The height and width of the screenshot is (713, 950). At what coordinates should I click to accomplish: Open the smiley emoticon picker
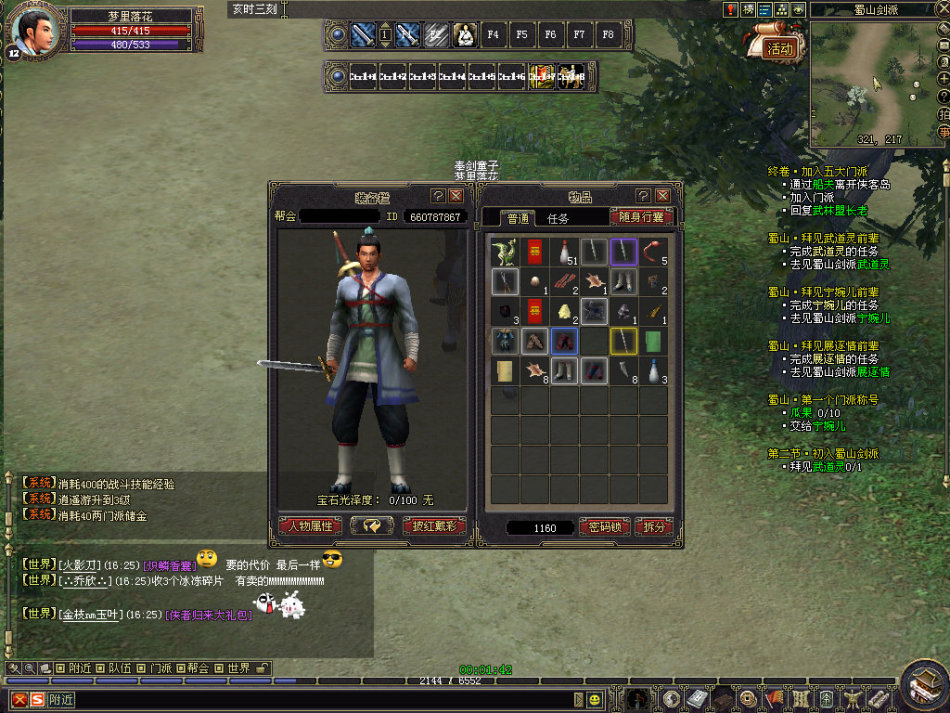point(595,698)
